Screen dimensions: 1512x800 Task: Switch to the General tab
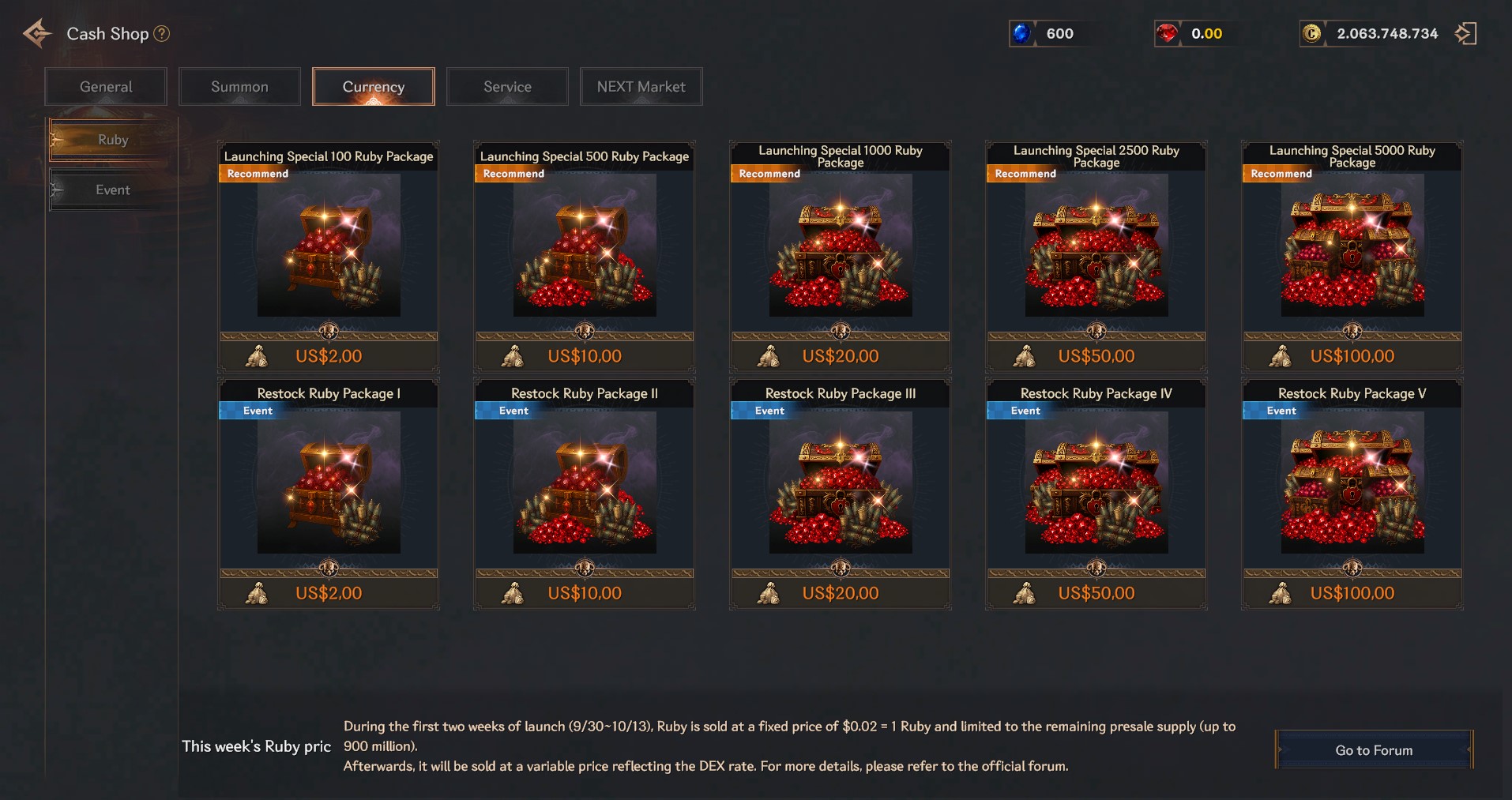click(x=106, y=87)
